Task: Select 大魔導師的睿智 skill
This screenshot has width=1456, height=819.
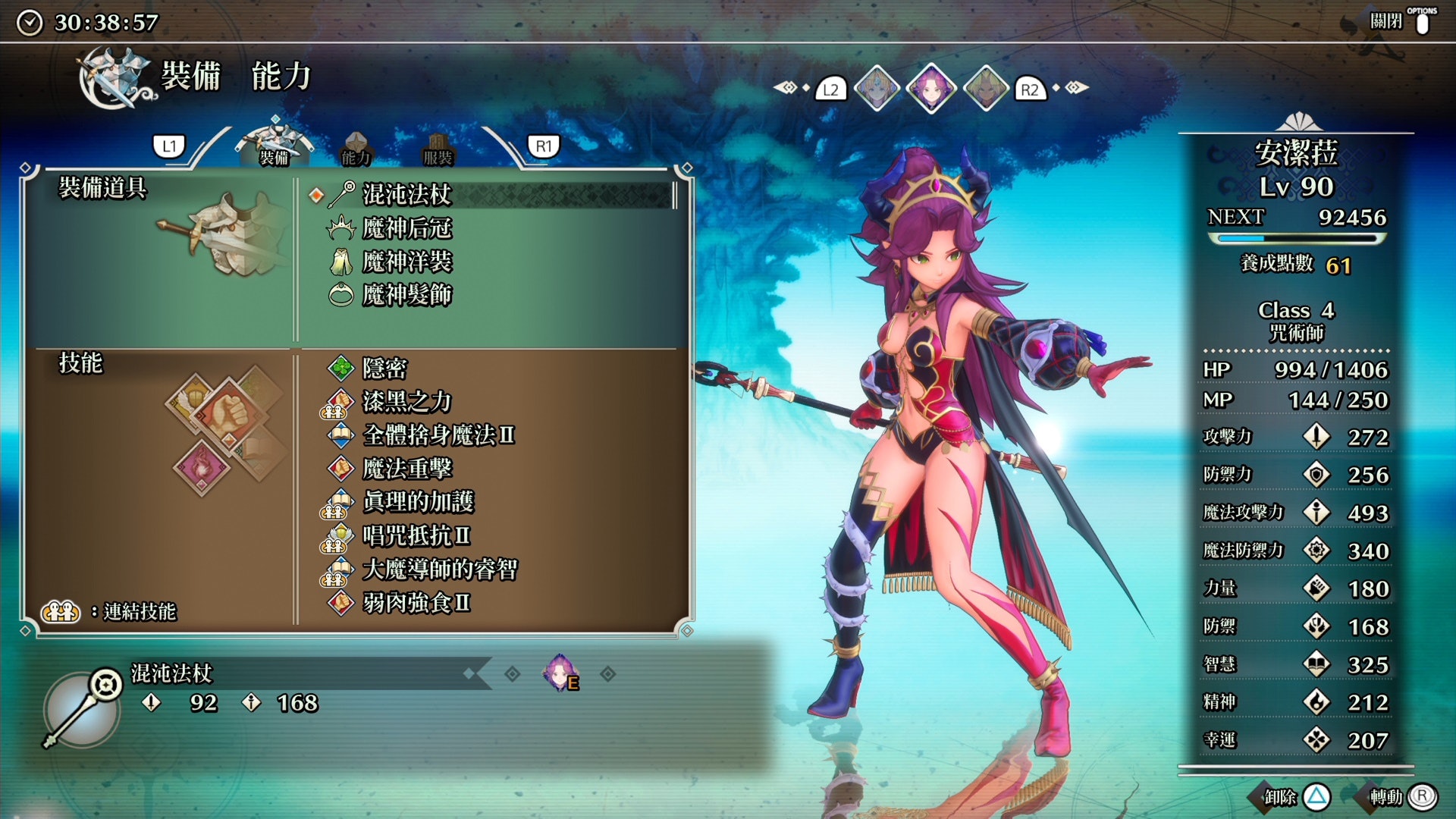Action: coord(440,569)
